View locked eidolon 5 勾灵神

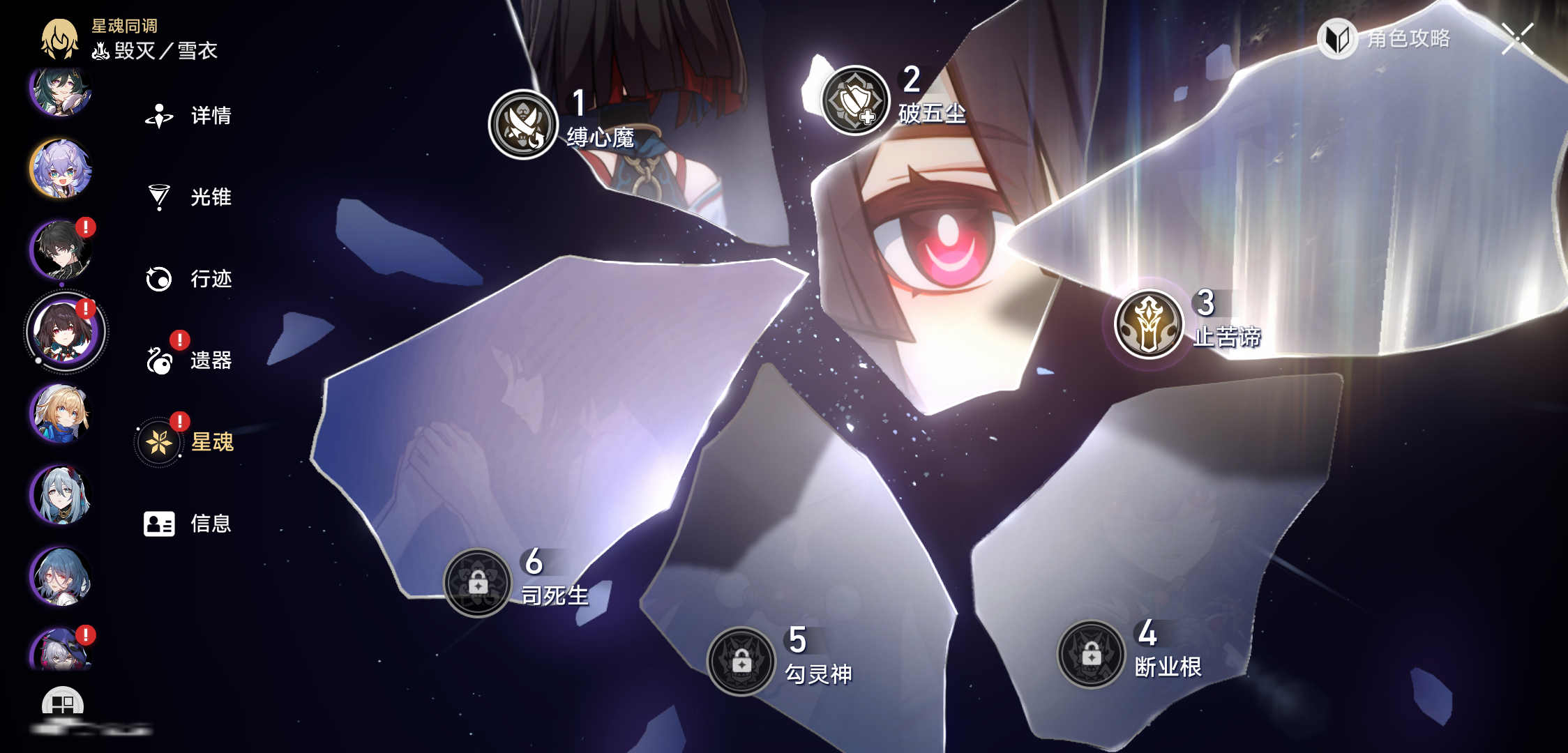click(741, 662)
